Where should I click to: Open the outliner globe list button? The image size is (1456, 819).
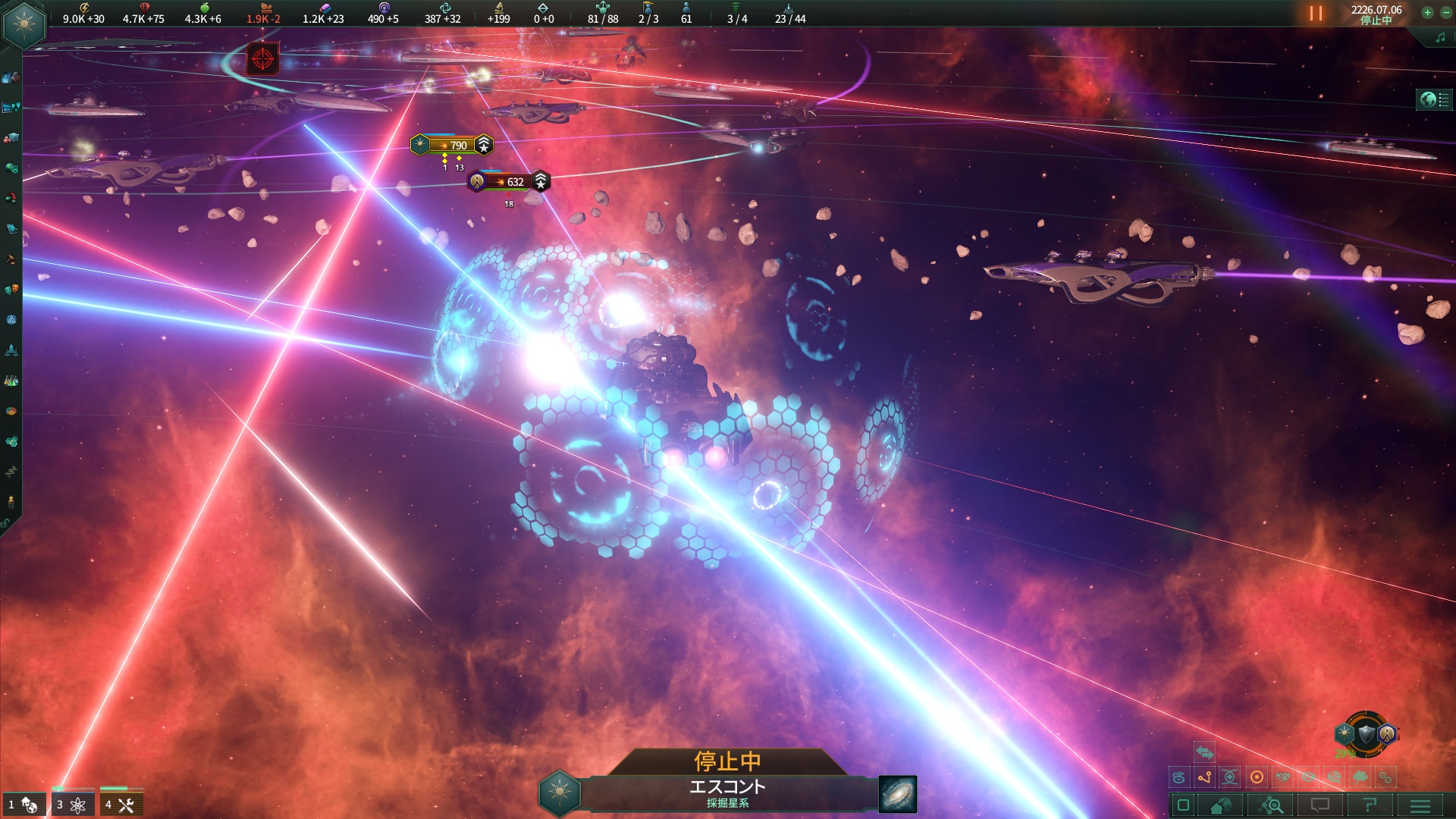pyautogui.click(x=1434, y=99)
